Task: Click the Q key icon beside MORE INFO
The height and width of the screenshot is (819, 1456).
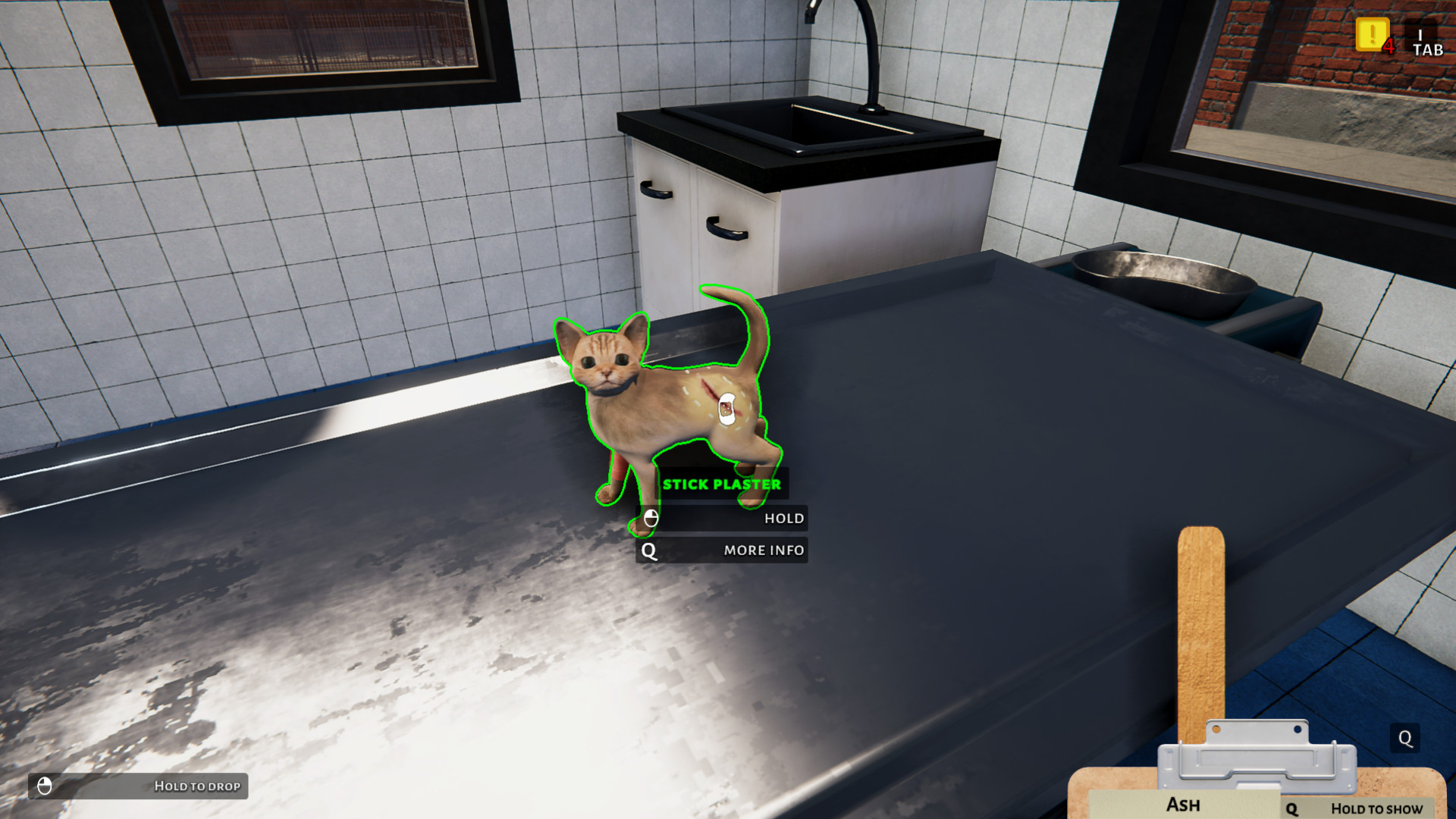Action: pyautogui.click(x=648, y=551)
